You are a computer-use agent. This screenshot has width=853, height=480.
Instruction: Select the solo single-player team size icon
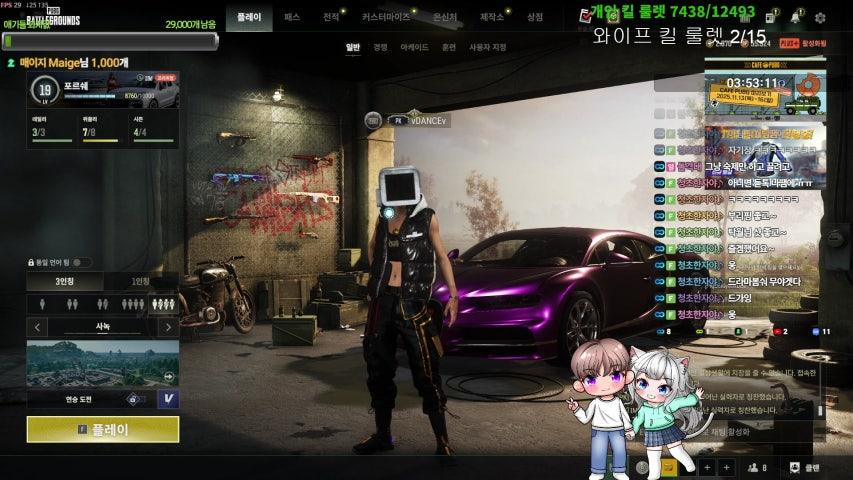[43, 304]
